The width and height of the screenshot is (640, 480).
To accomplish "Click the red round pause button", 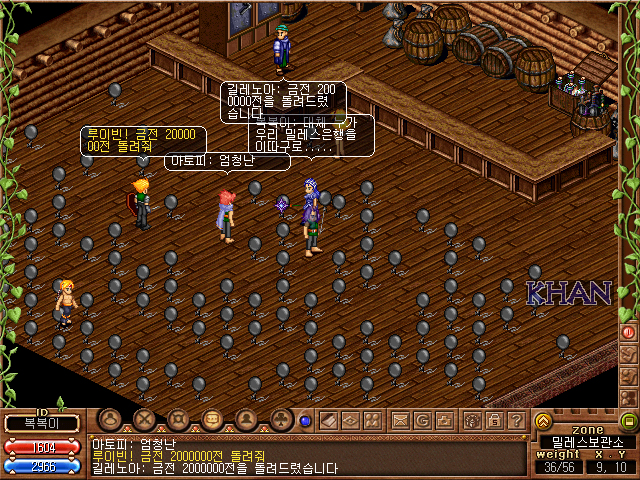I will click(x=629, y=332).
